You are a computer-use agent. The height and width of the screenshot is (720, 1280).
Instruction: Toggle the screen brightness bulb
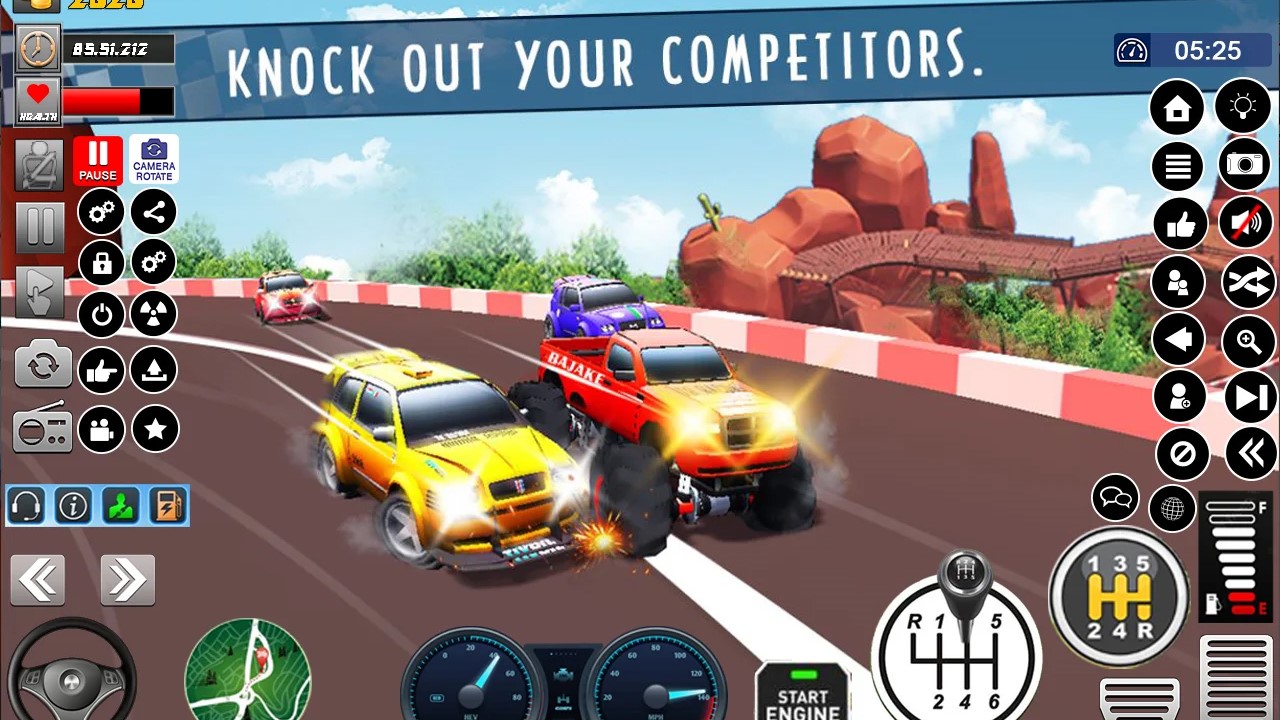pos(1244,107)
